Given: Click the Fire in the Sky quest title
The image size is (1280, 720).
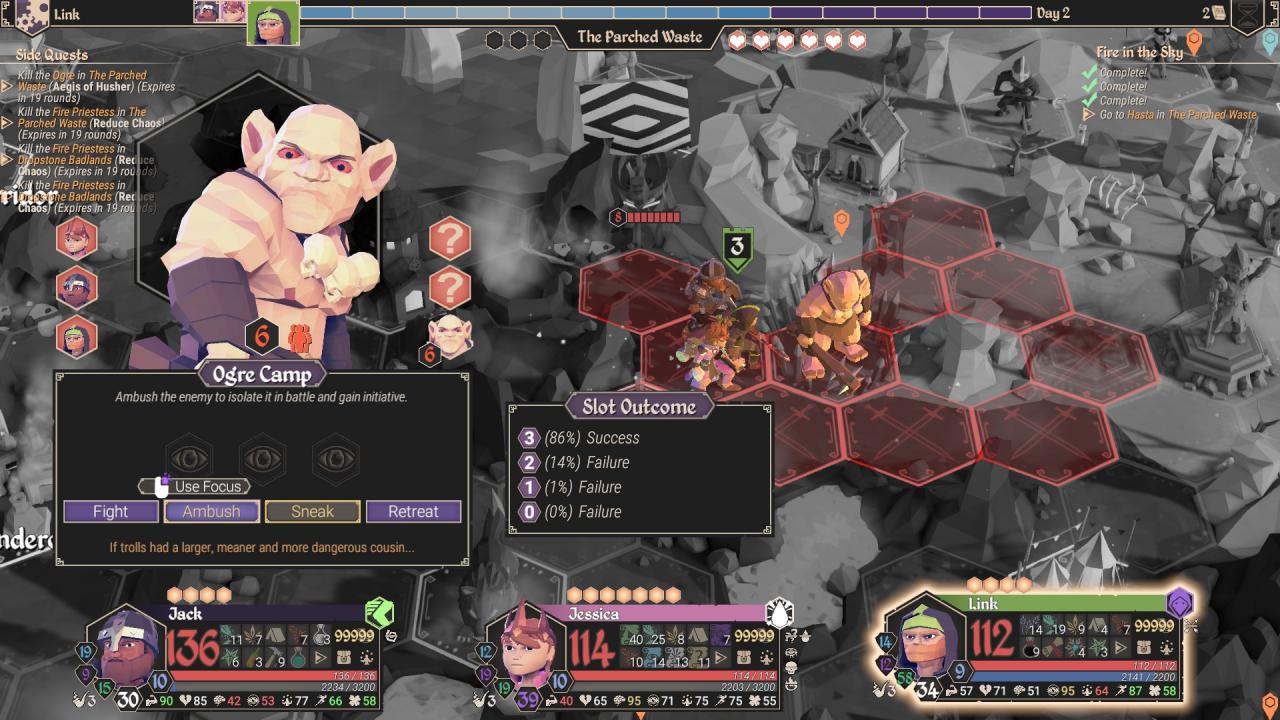Looking at the screenshot, I should point(1139,52).
